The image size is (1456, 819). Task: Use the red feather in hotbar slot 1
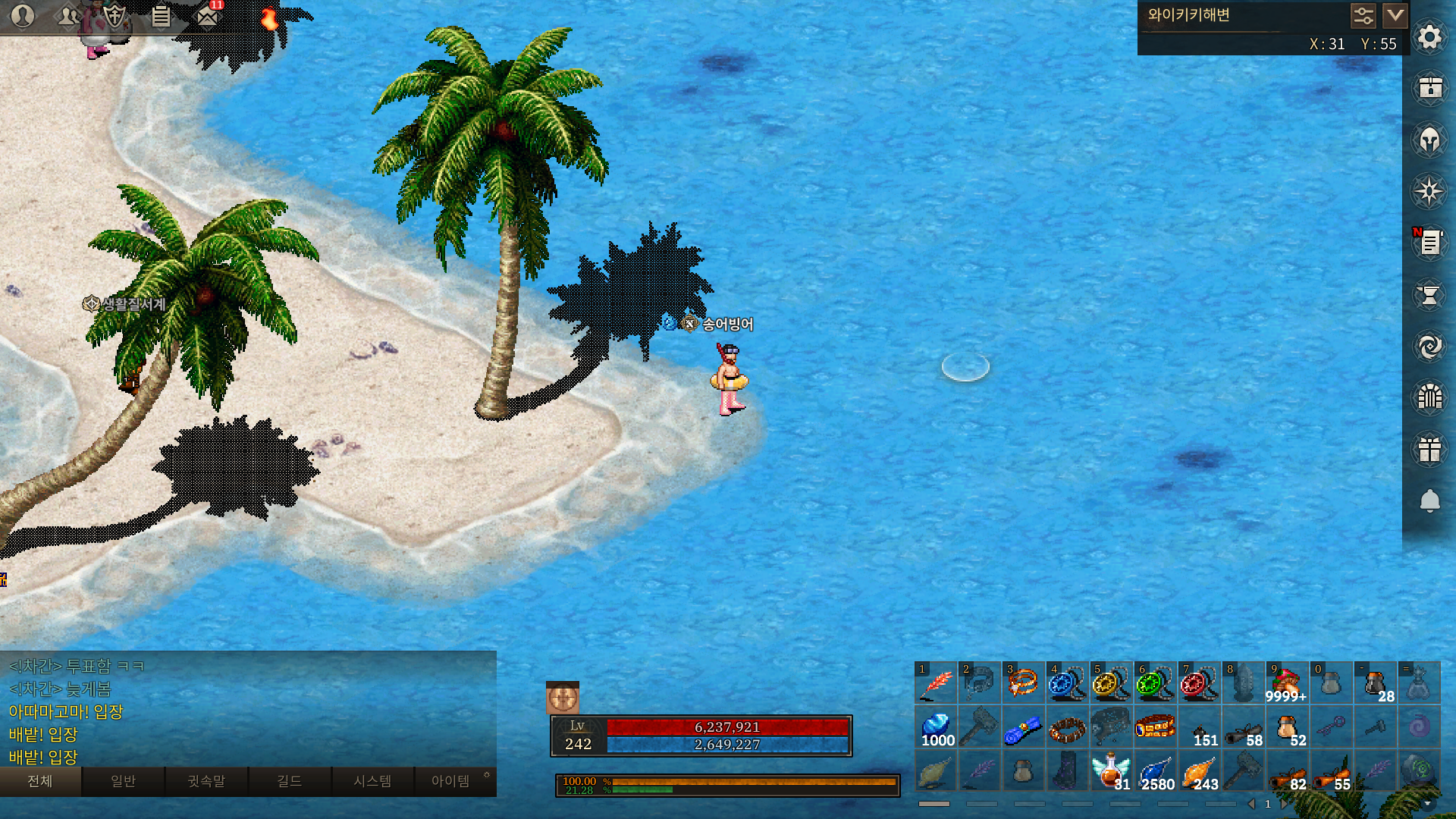click(x=936, y=683)
